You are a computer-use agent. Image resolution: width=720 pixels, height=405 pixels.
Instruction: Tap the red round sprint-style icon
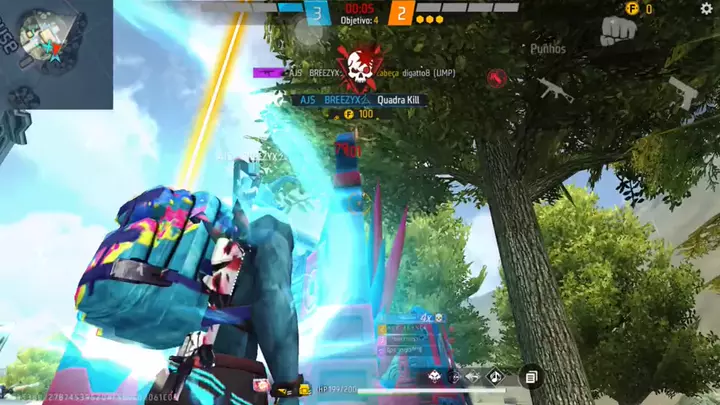(497, 78)
